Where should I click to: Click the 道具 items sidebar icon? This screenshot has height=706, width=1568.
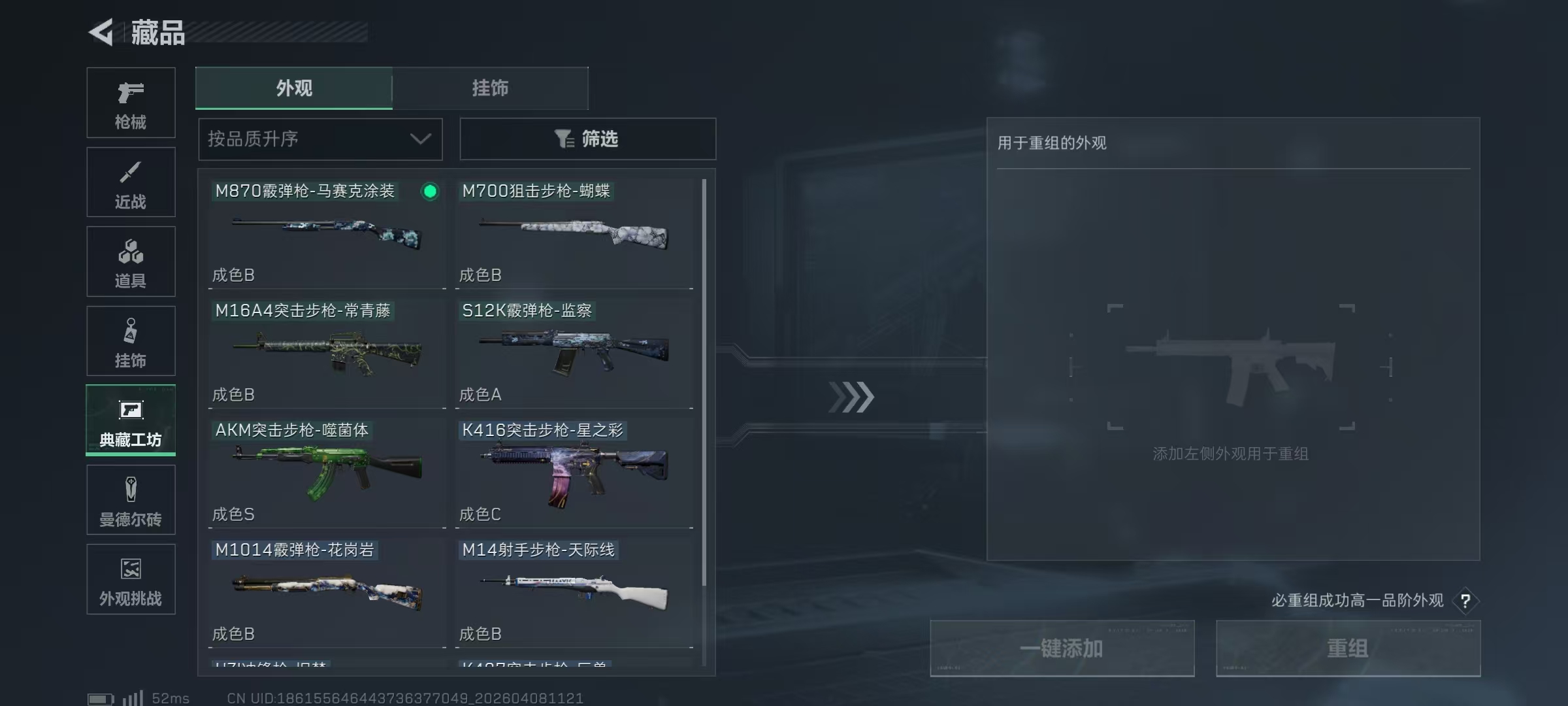131,261
